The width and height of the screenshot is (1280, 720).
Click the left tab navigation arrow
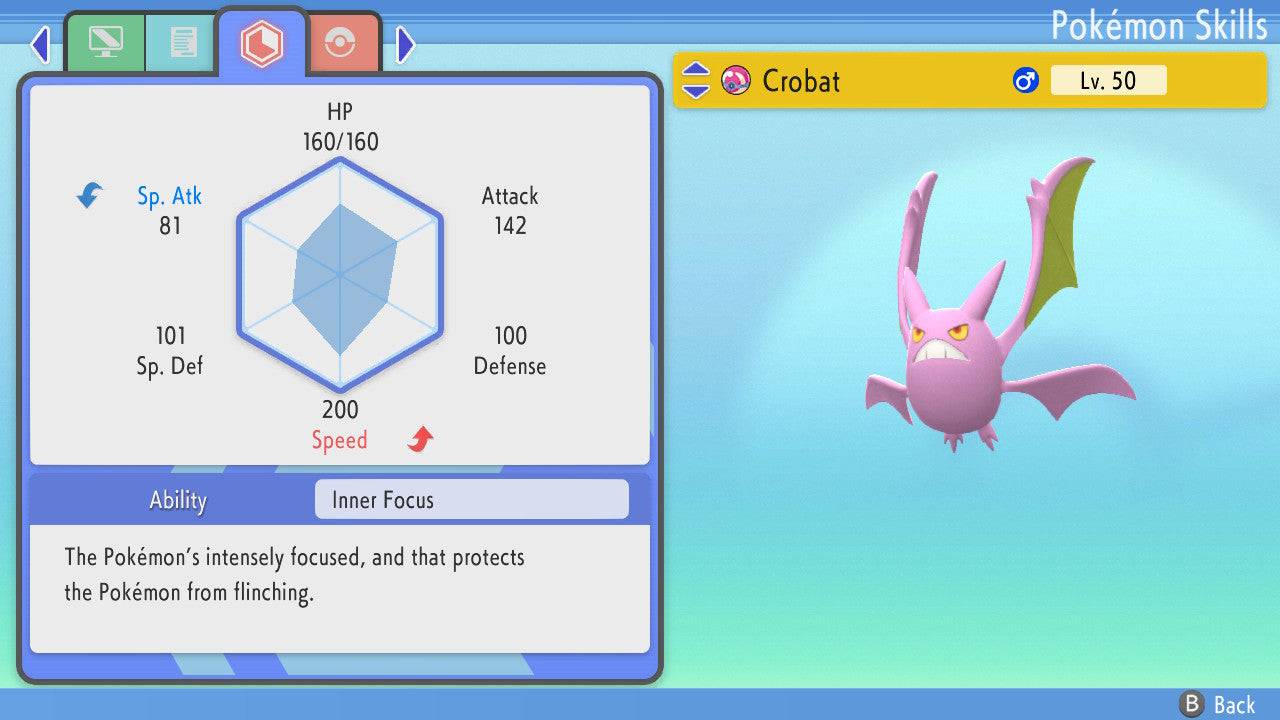point(40,43)
